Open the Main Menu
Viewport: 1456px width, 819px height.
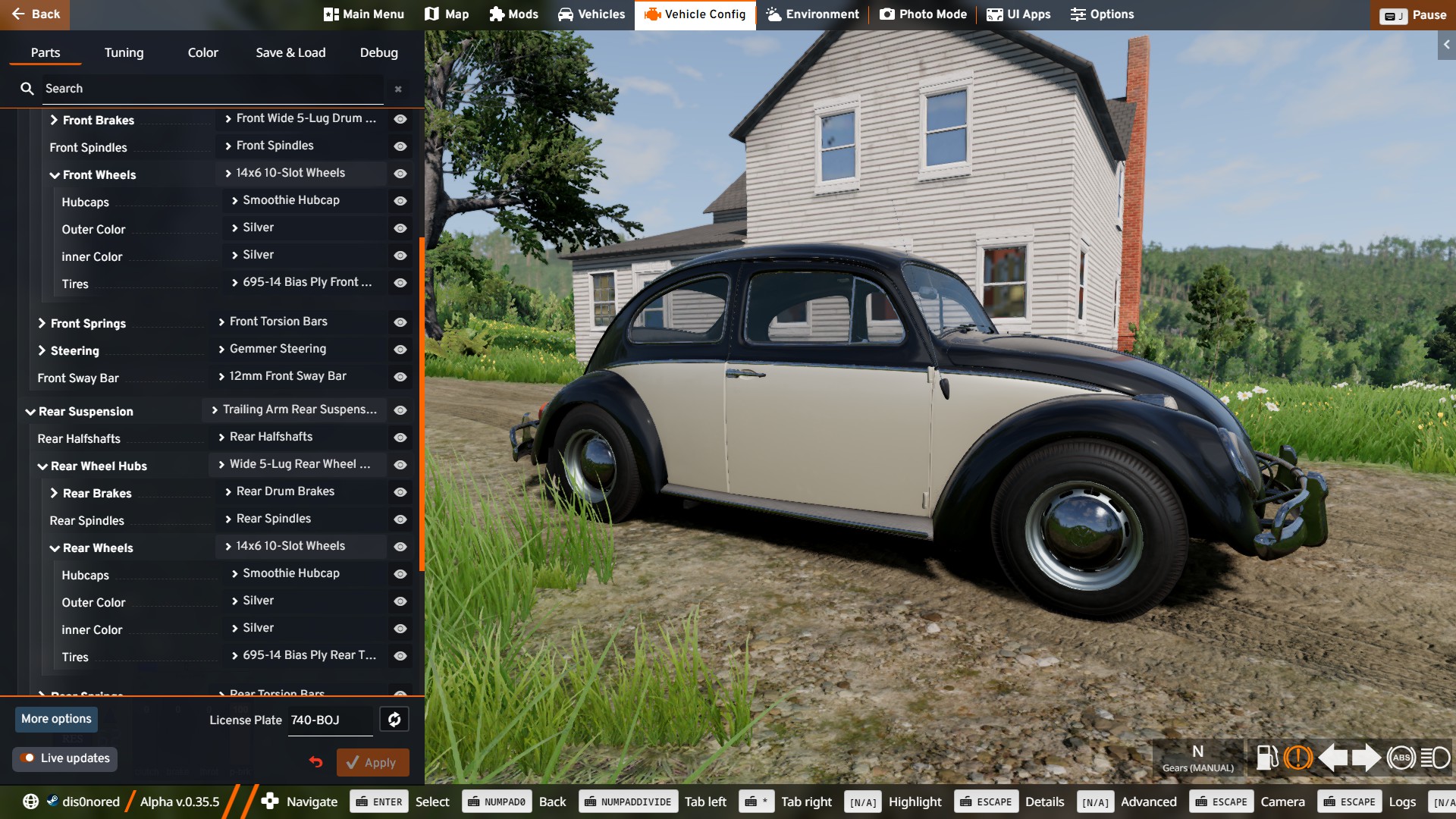click(364, 14)
